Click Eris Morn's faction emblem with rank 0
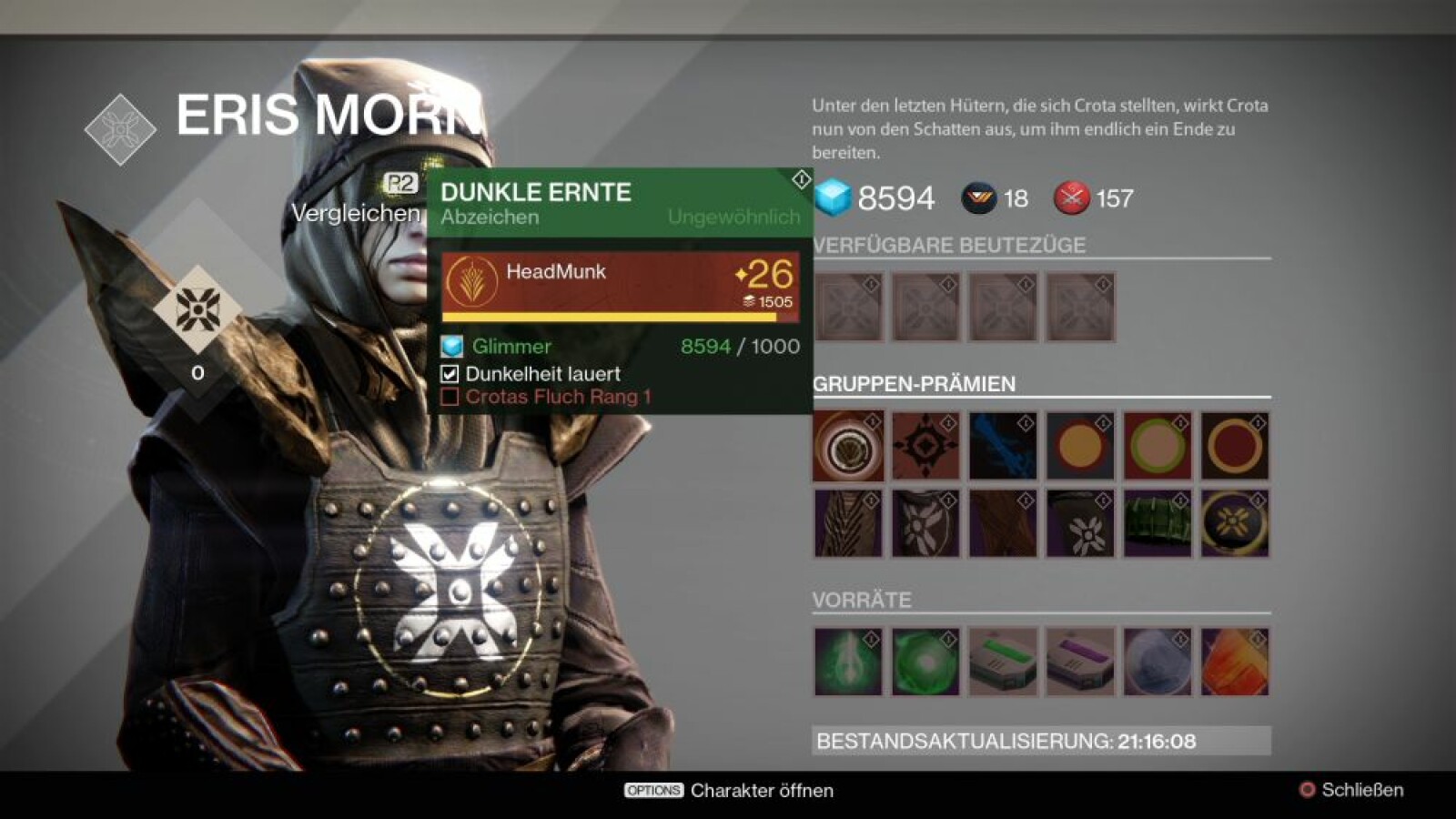1456x819 pixels. point(197,309)
